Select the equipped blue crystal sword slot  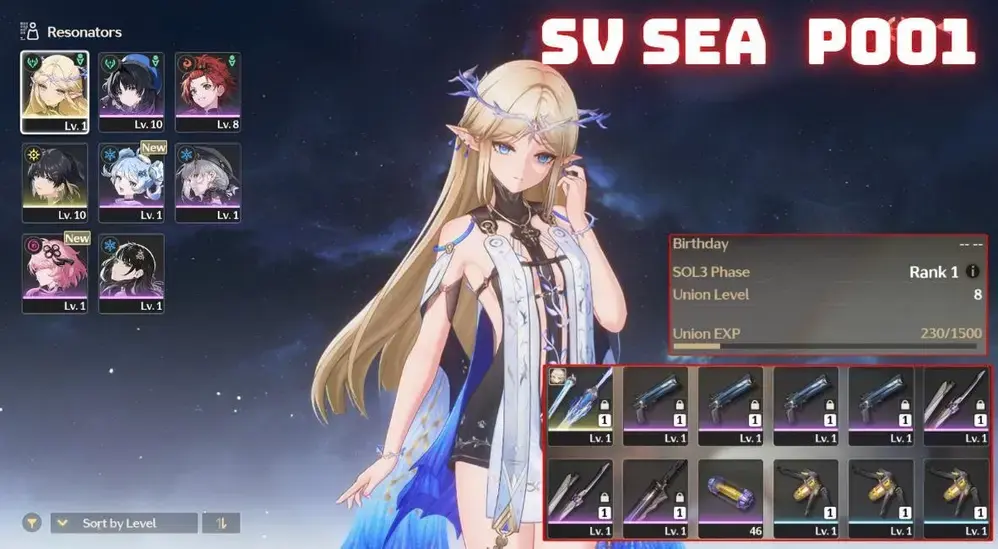580,405
